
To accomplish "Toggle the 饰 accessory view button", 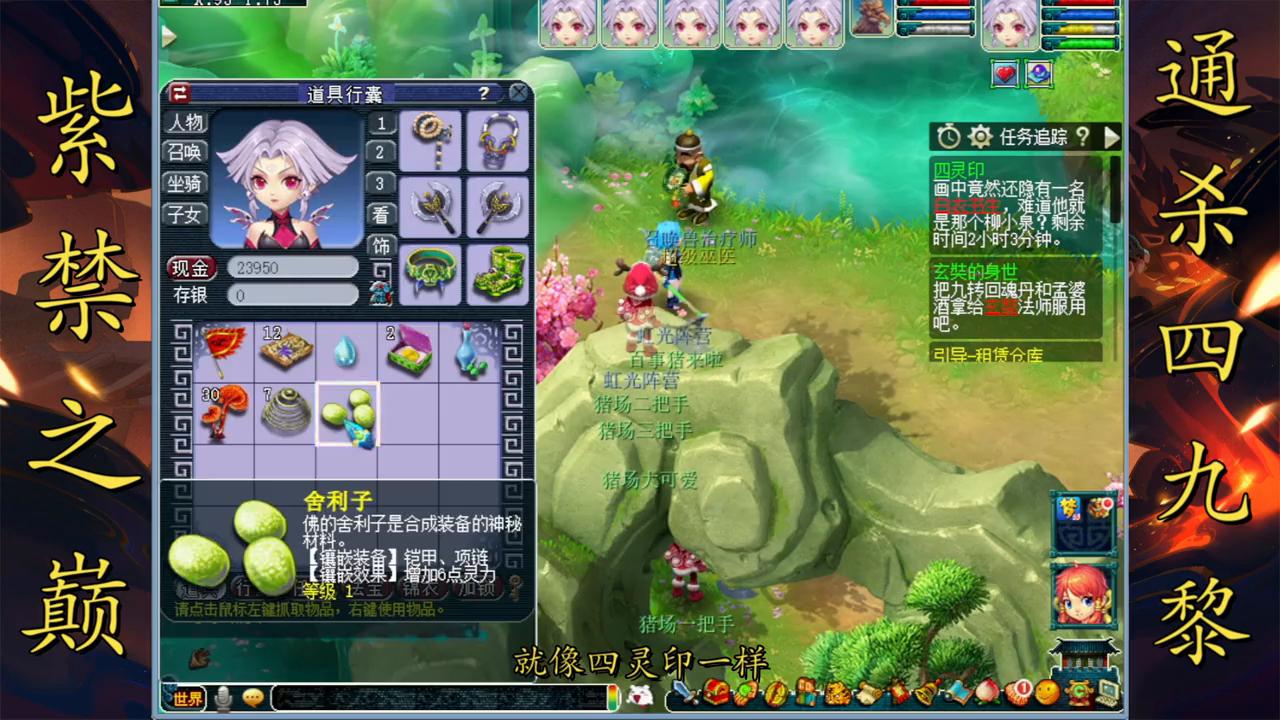I will [381, 245].
